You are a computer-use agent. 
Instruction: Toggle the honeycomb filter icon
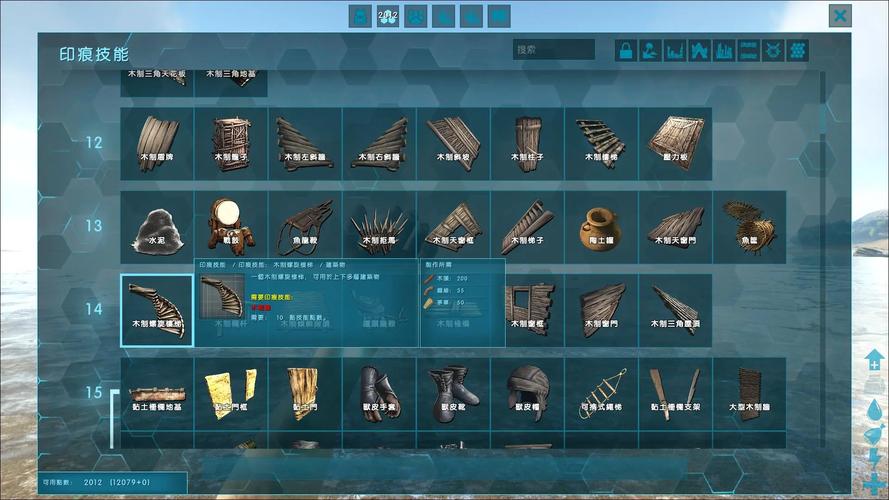[x=798, y=50]
